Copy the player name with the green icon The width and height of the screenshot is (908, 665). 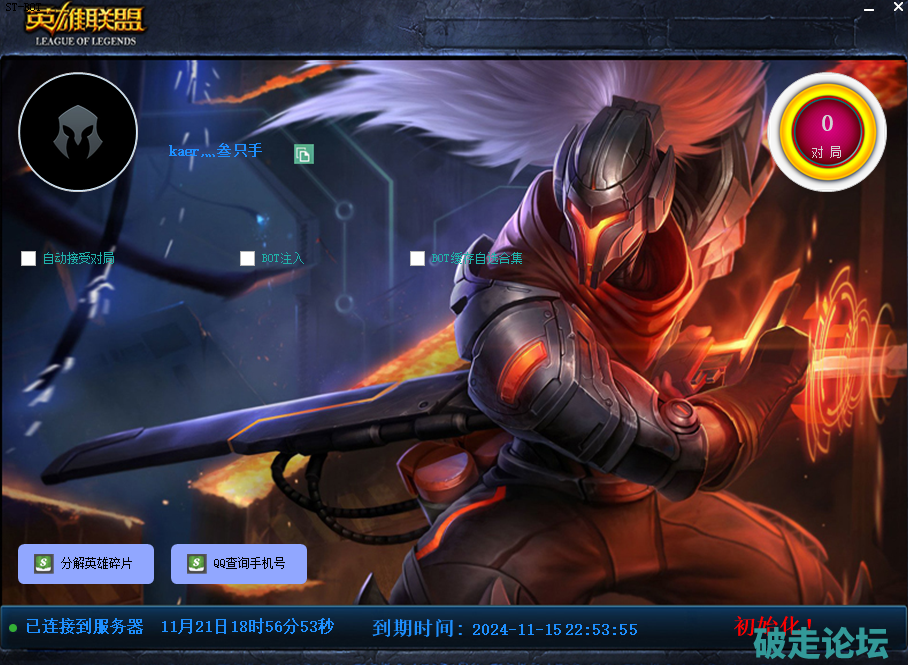coord(304,154)
